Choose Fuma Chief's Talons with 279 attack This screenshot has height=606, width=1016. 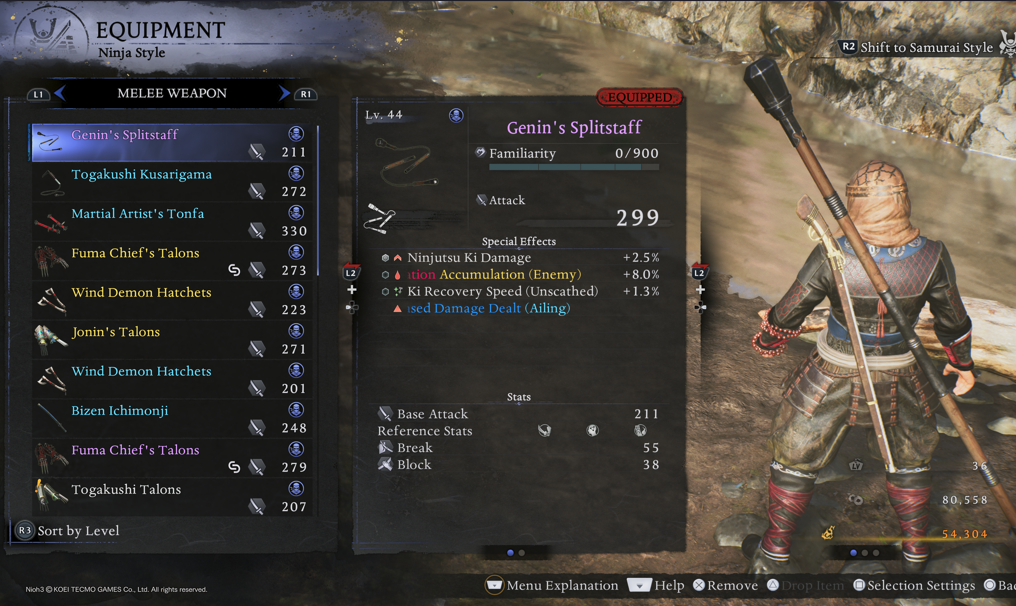(172, 458)
